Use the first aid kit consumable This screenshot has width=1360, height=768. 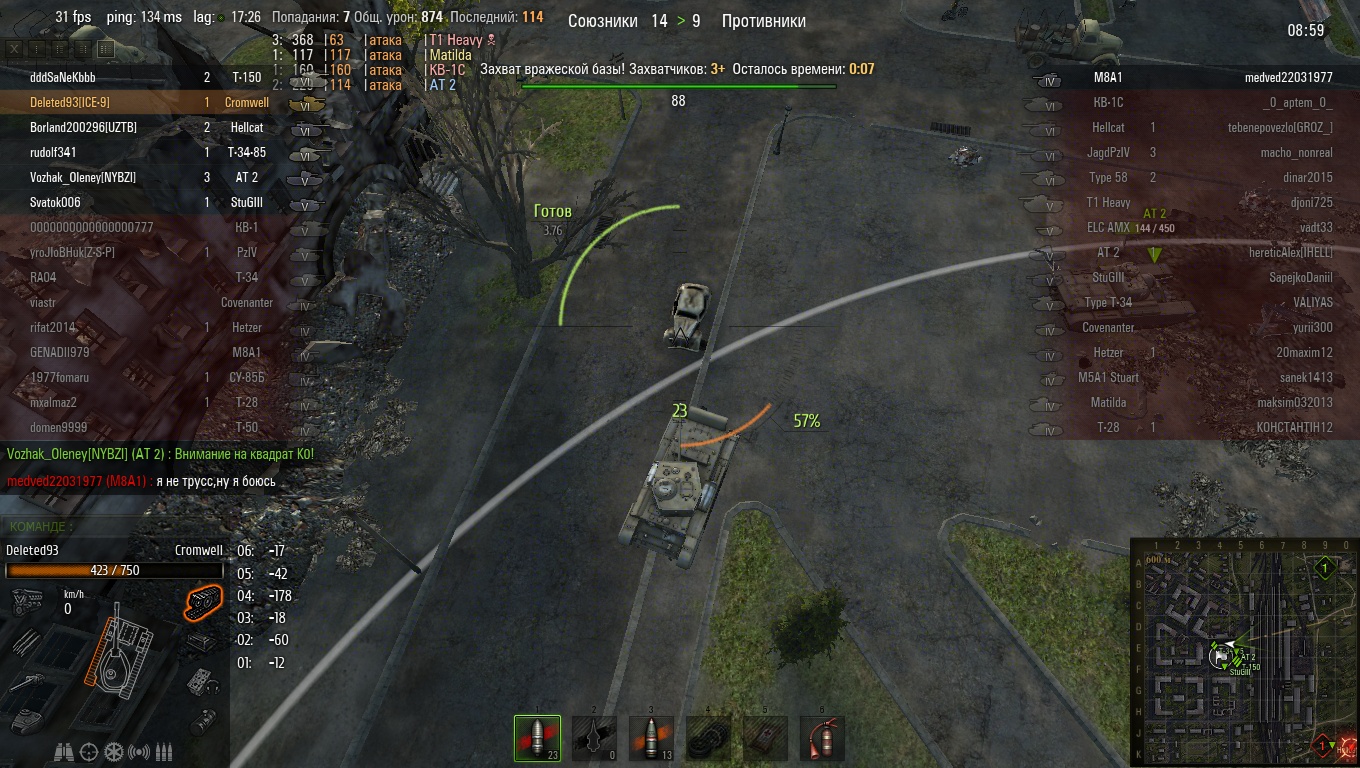tap(765, 739)
